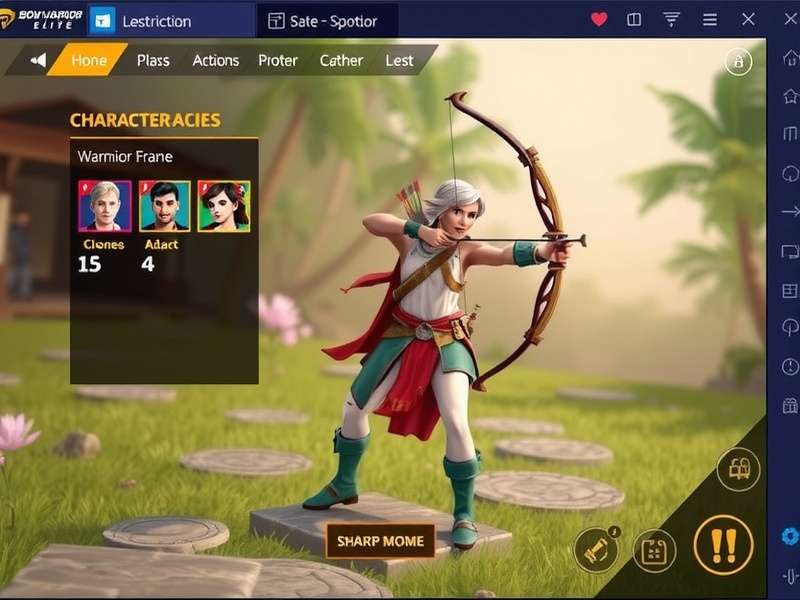Pick the female portrait with green background
This screenshot has width=800, height=600.
224,206
